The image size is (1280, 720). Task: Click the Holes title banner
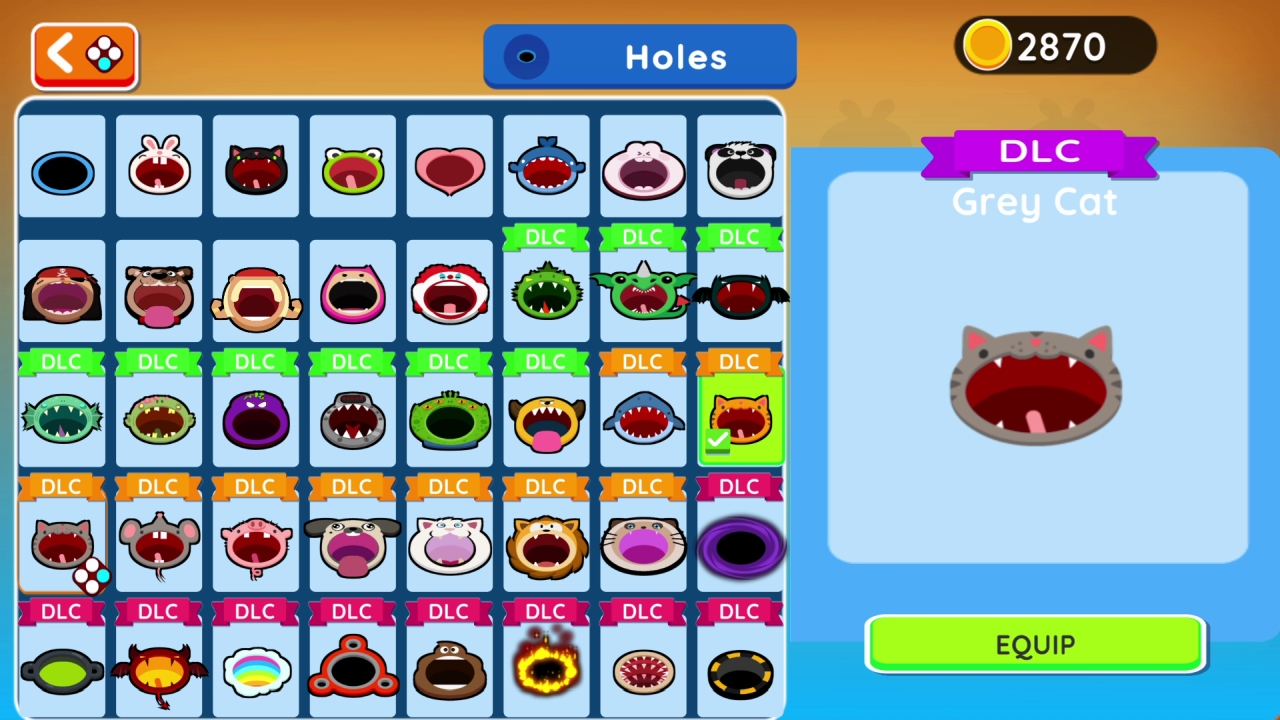tap(640, 56)
